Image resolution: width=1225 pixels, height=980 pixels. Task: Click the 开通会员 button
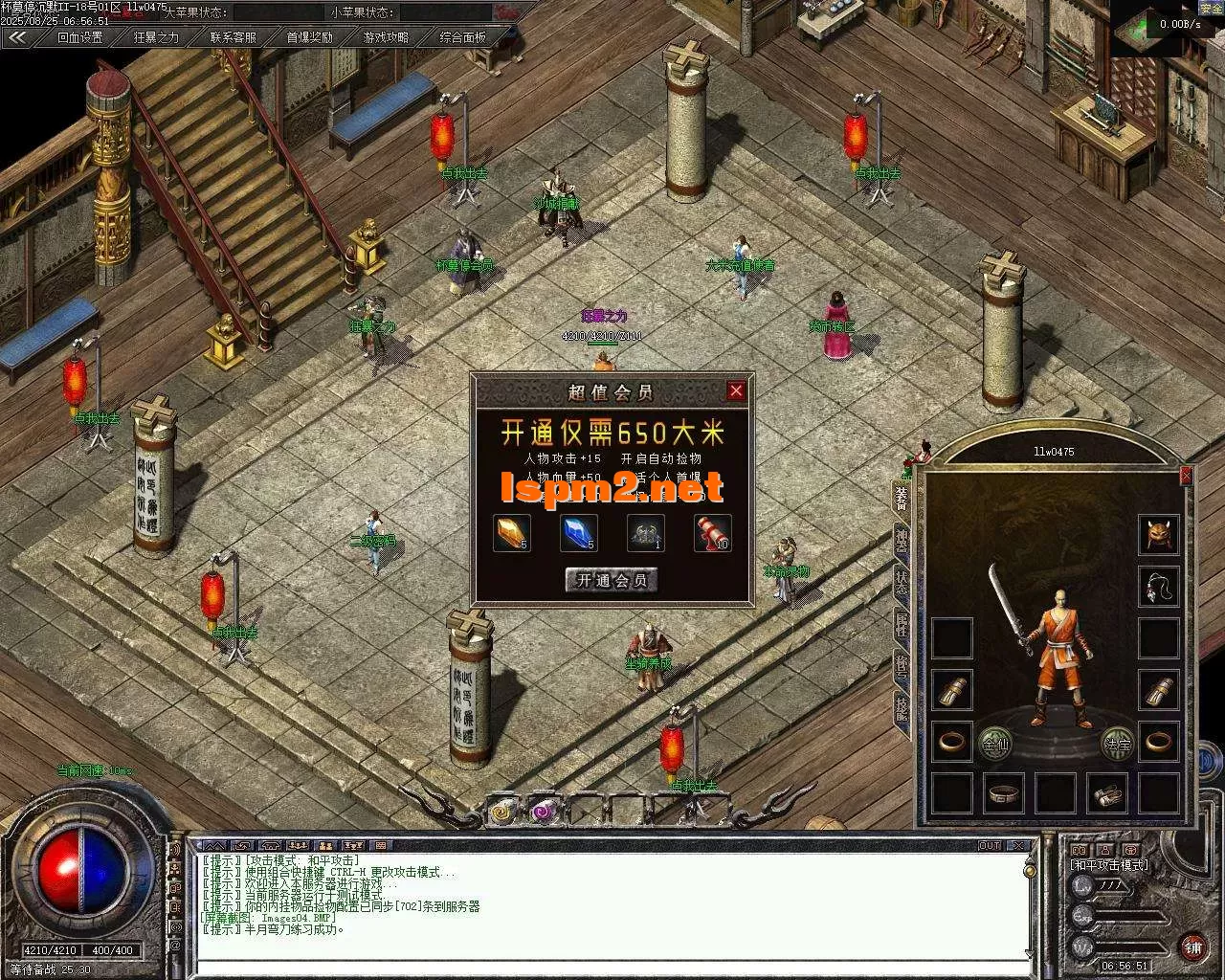(612, 580)
